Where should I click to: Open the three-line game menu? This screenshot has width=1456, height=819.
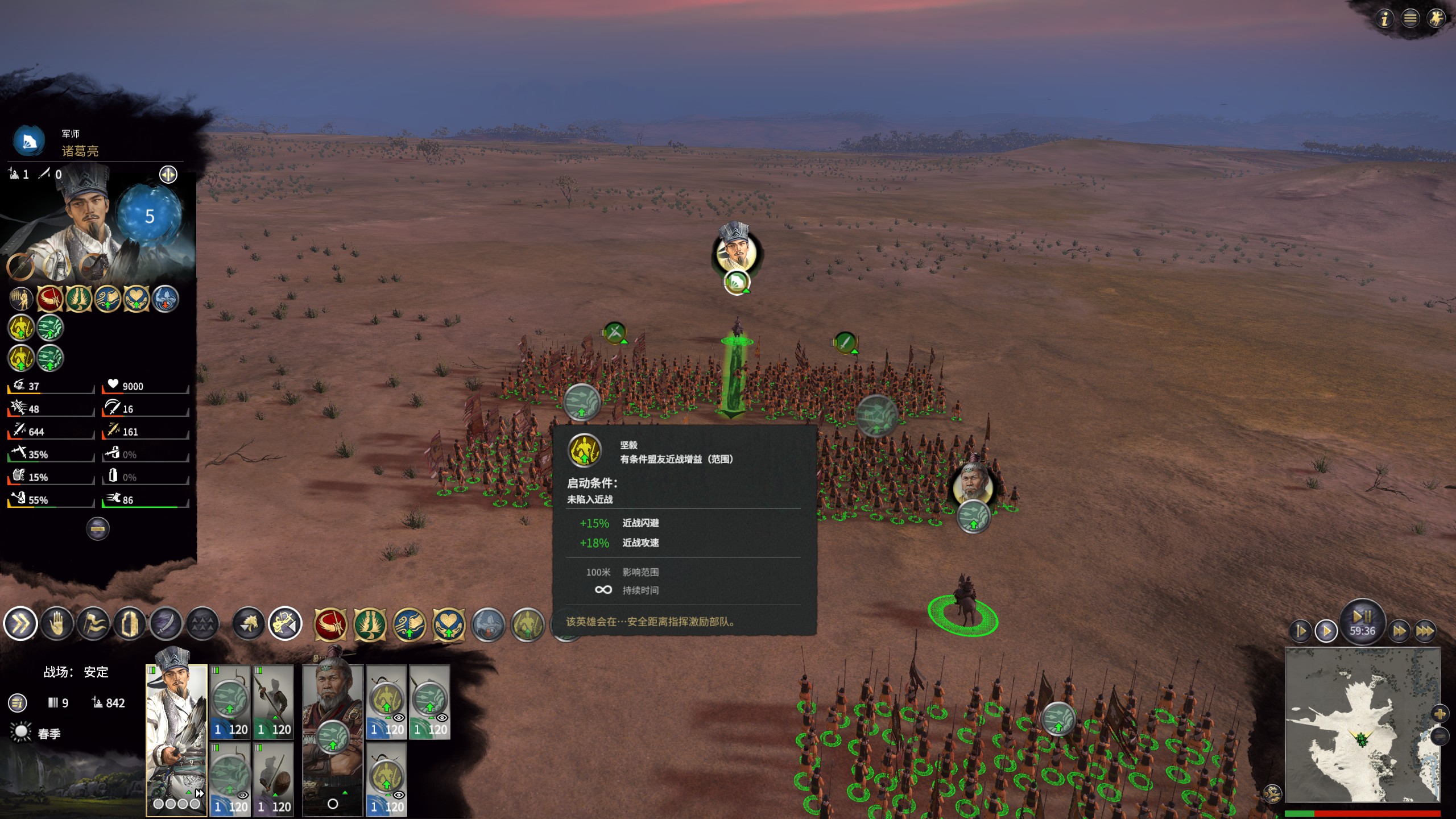tap(1410, 19)
